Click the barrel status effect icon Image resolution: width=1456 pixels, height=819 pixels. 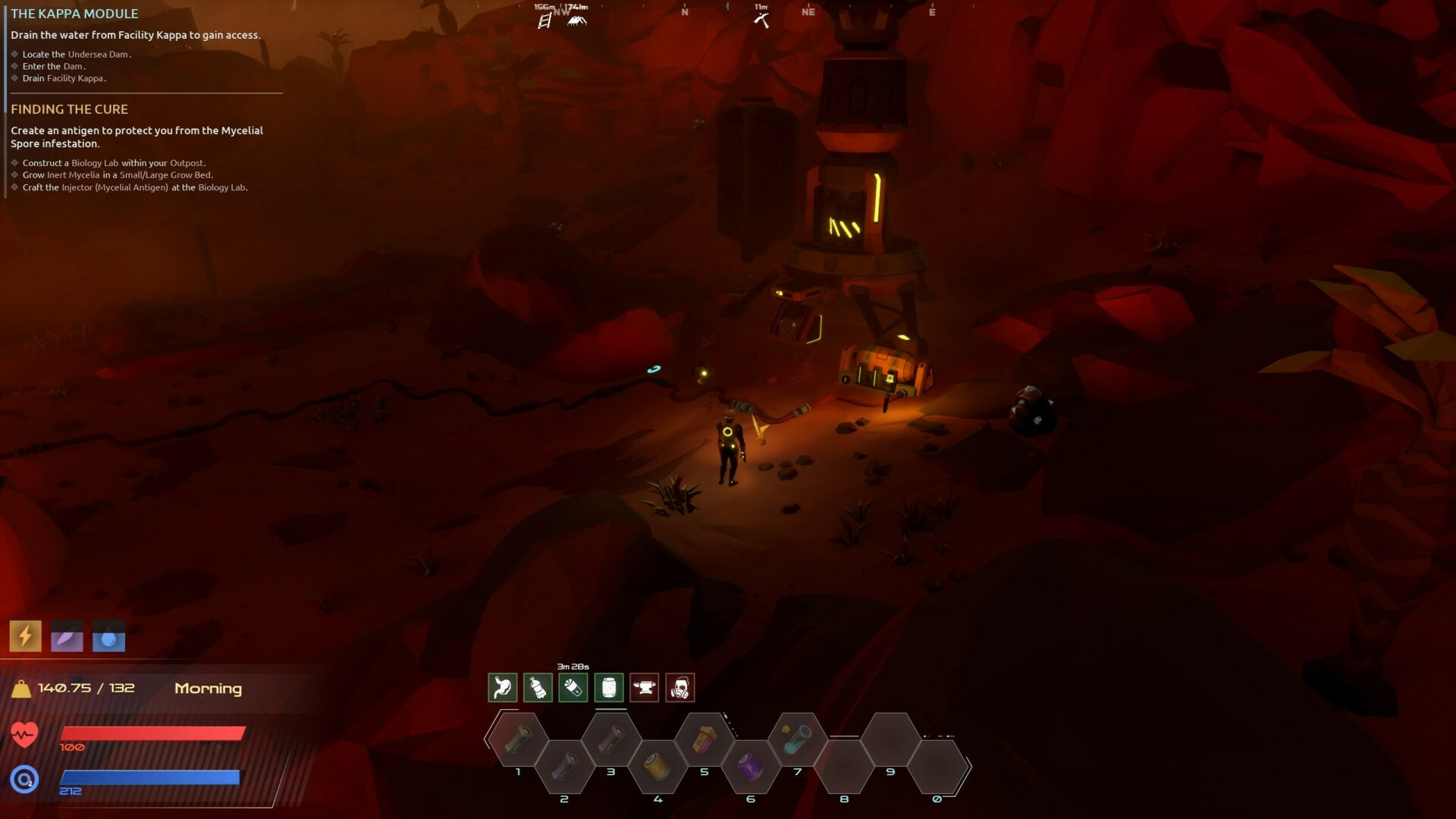click(609, 688)
